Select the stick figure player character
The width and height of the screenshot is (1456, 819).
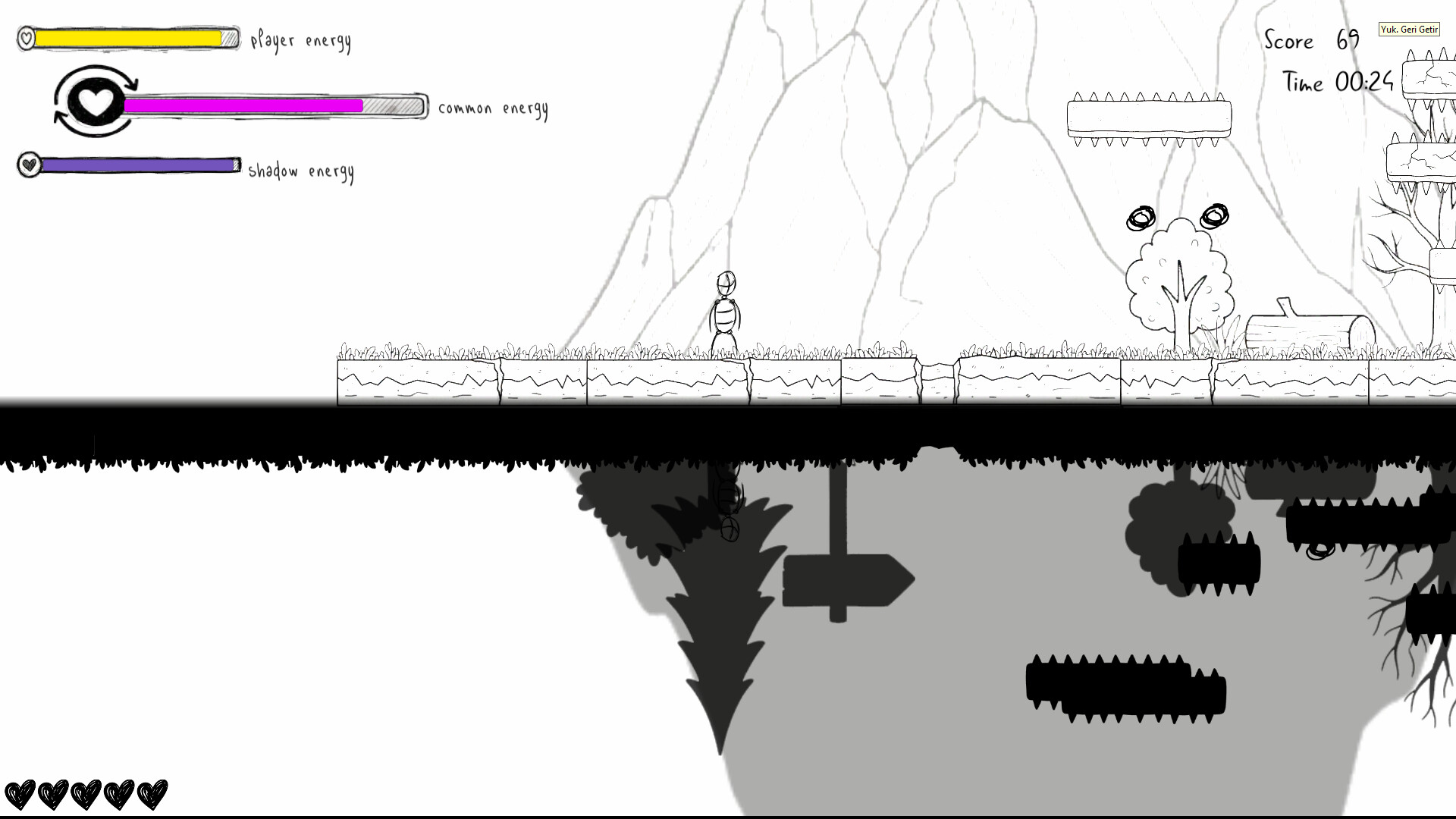[726, 311]
